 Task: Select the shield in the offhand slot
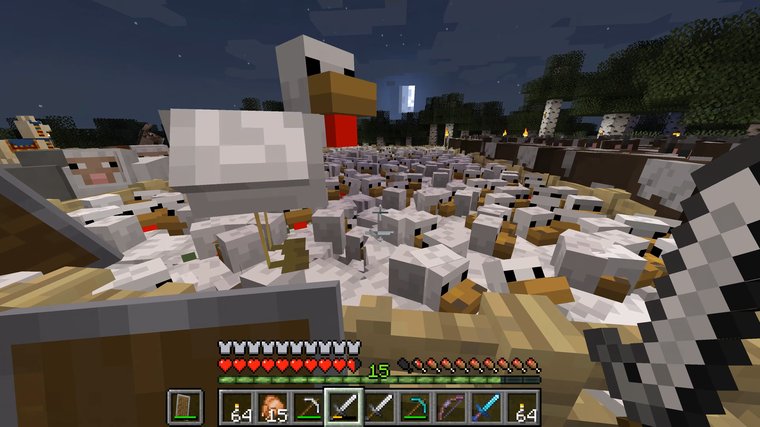click(x=183, y=406)
